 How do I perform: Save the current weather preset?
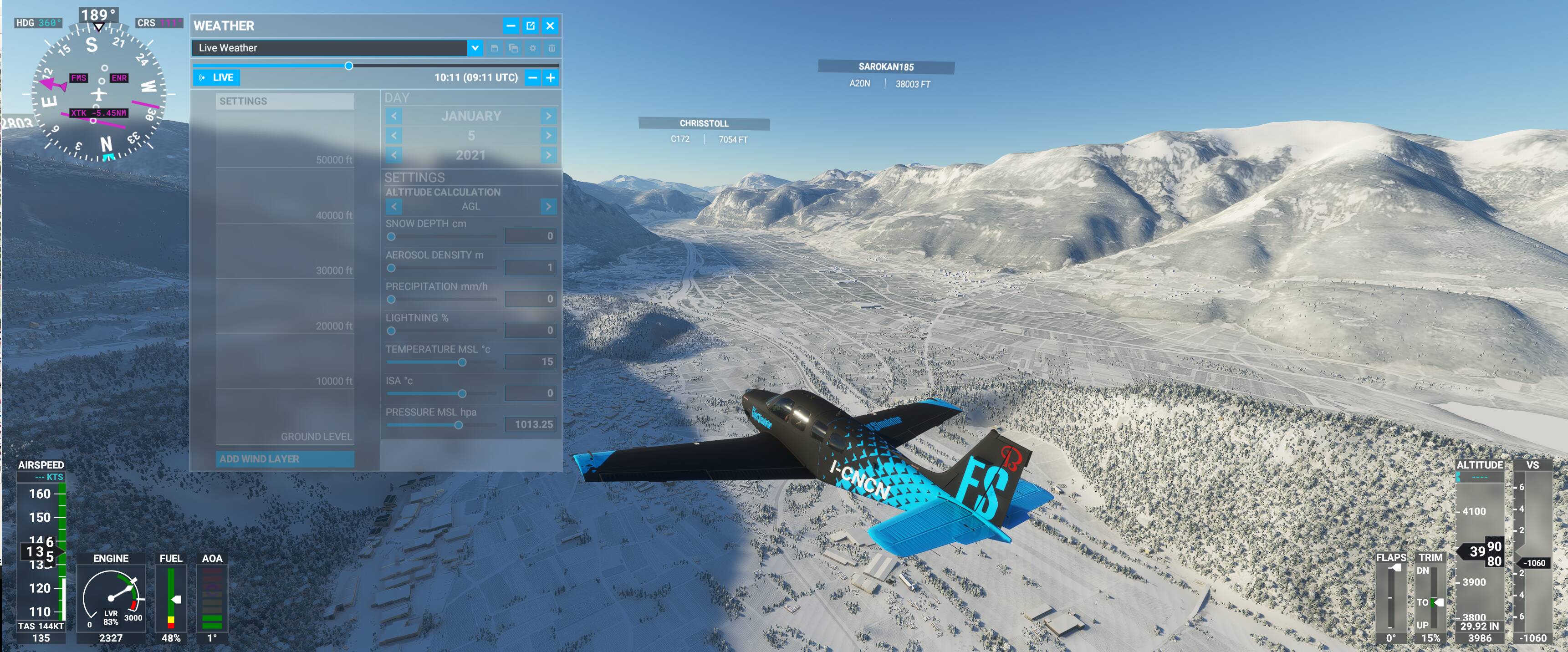[x=494, y=49]
